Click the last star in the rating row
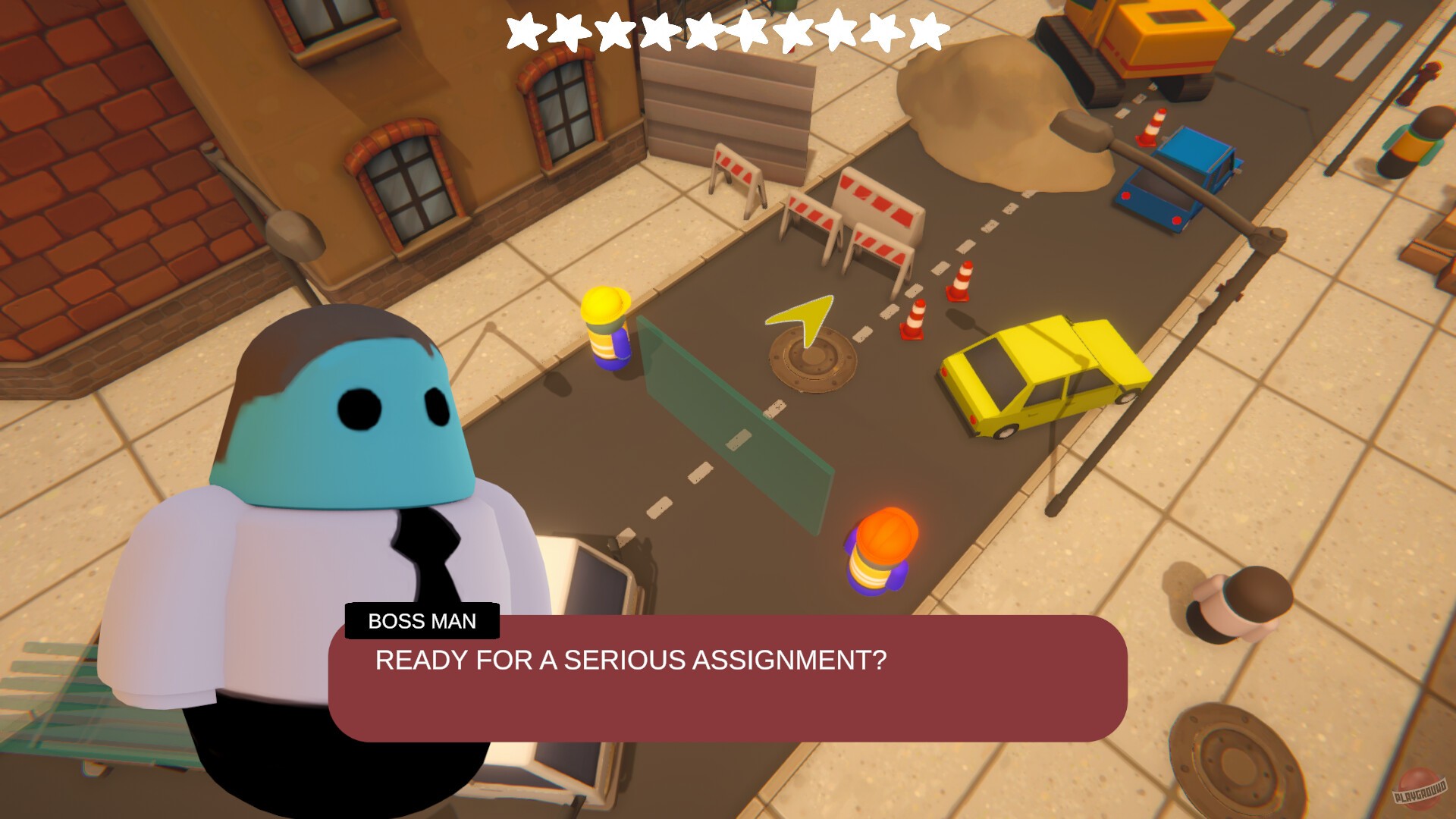Image resolution: width=1456 pixels, height=819 pixels. [927, 30]
